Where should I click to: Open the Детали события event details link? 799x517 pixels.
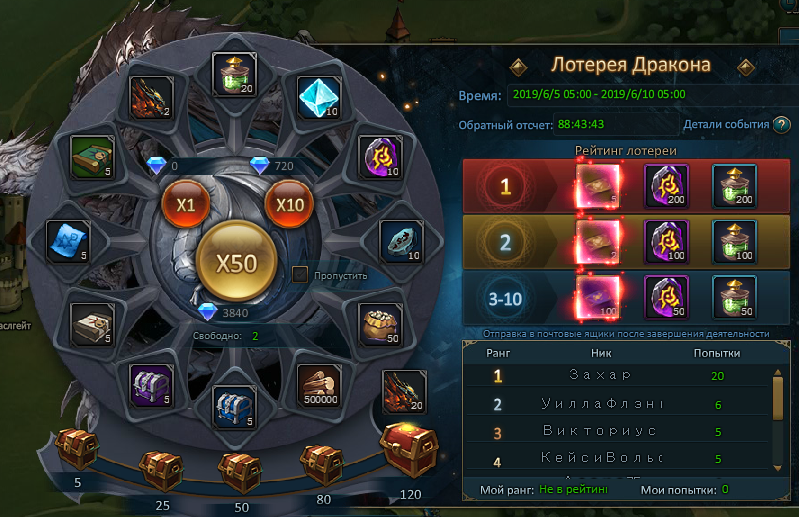point(726,125)
